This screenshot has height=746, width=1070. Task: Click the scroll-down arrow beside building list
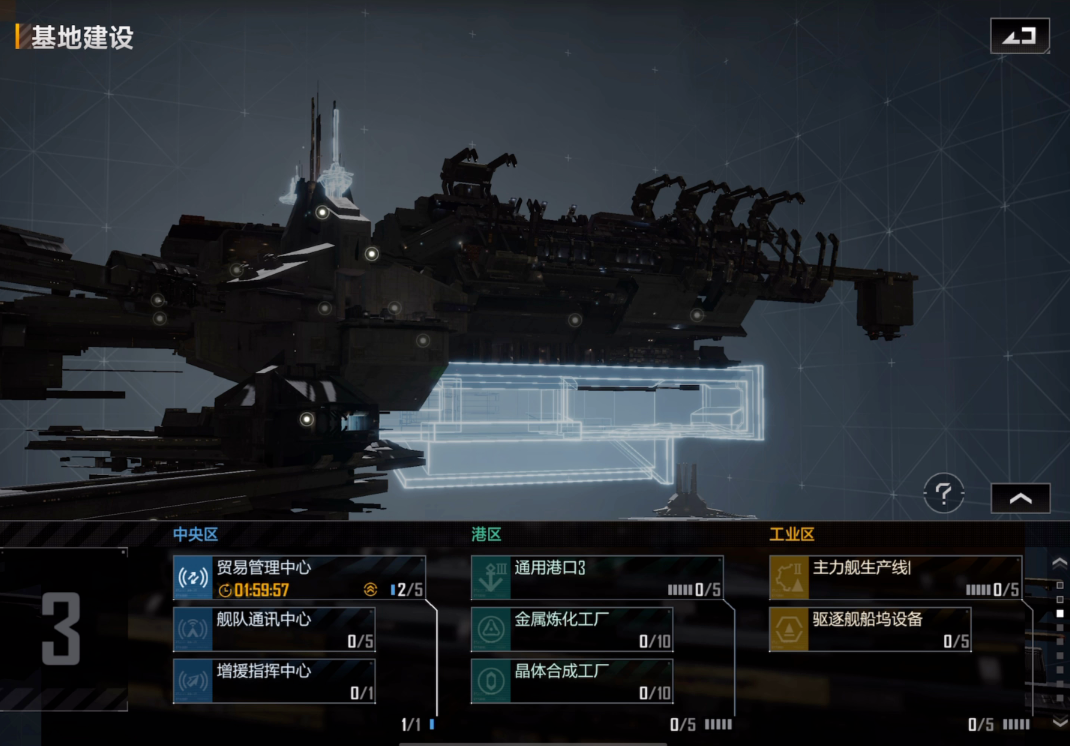[x=1060, y=722]
